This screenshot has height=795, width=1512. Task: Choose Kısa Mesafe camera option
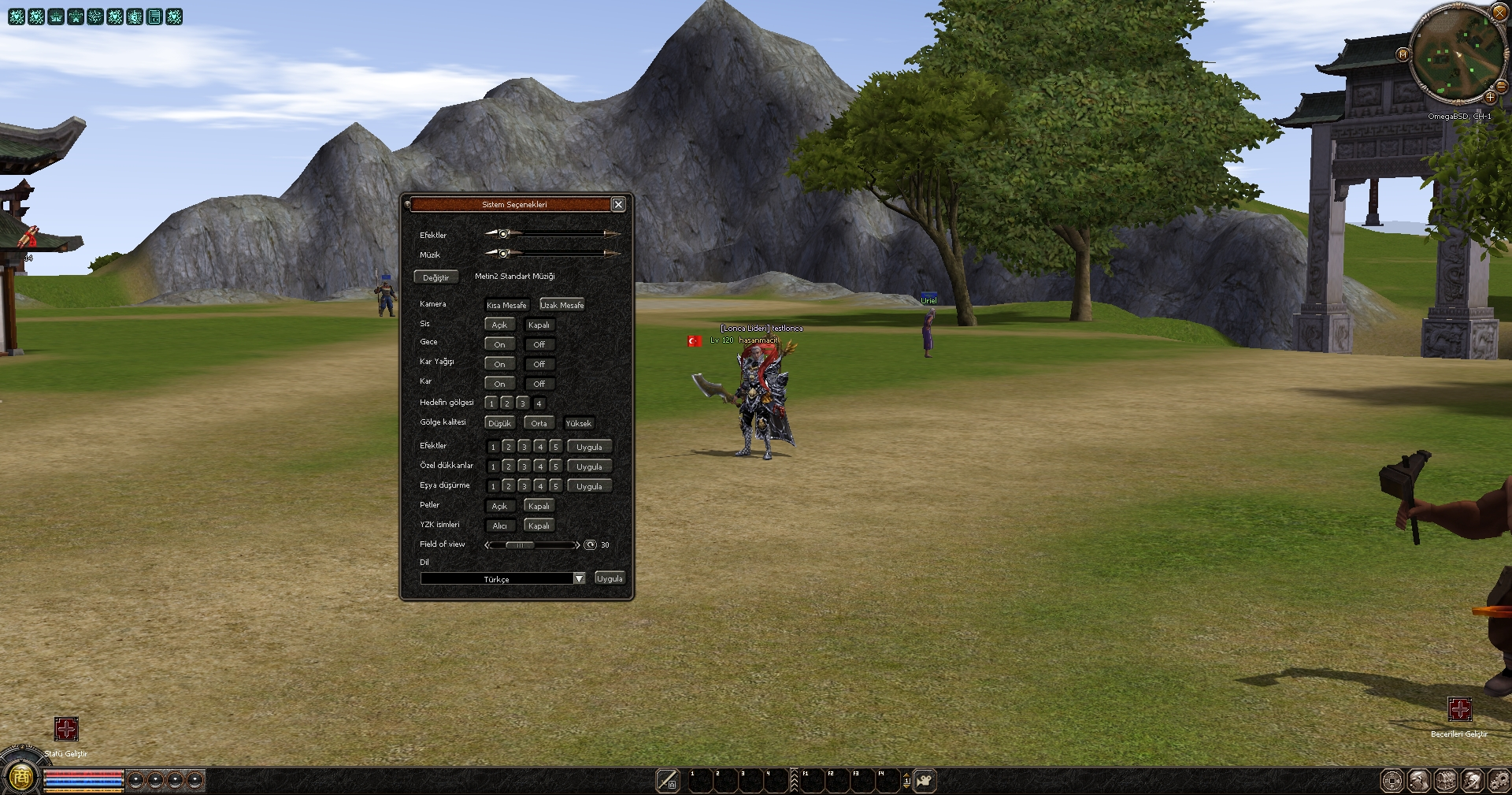(506, 305)
